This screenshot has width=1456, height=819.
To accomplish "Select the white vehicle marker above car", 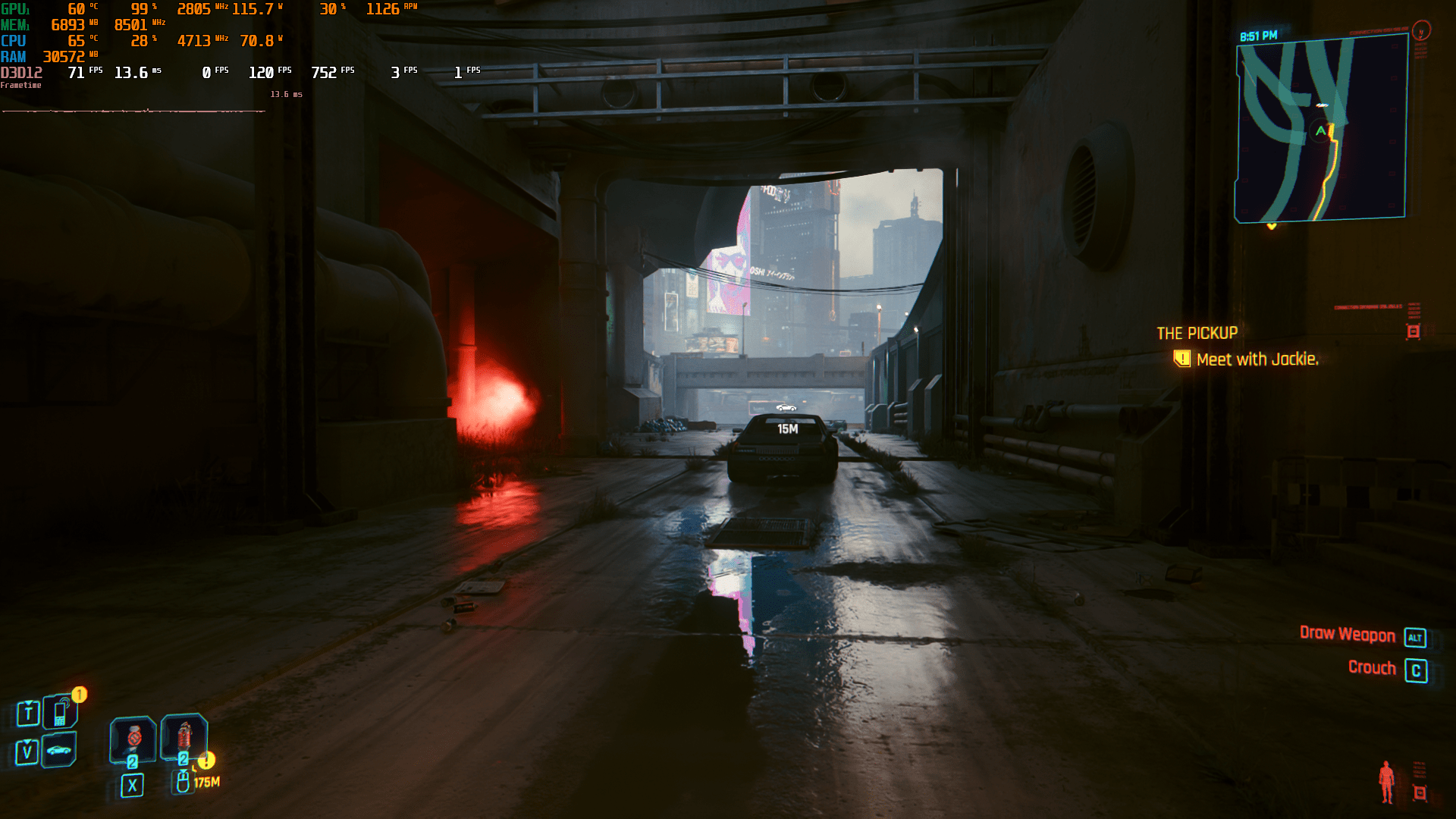I will (786, 408).
